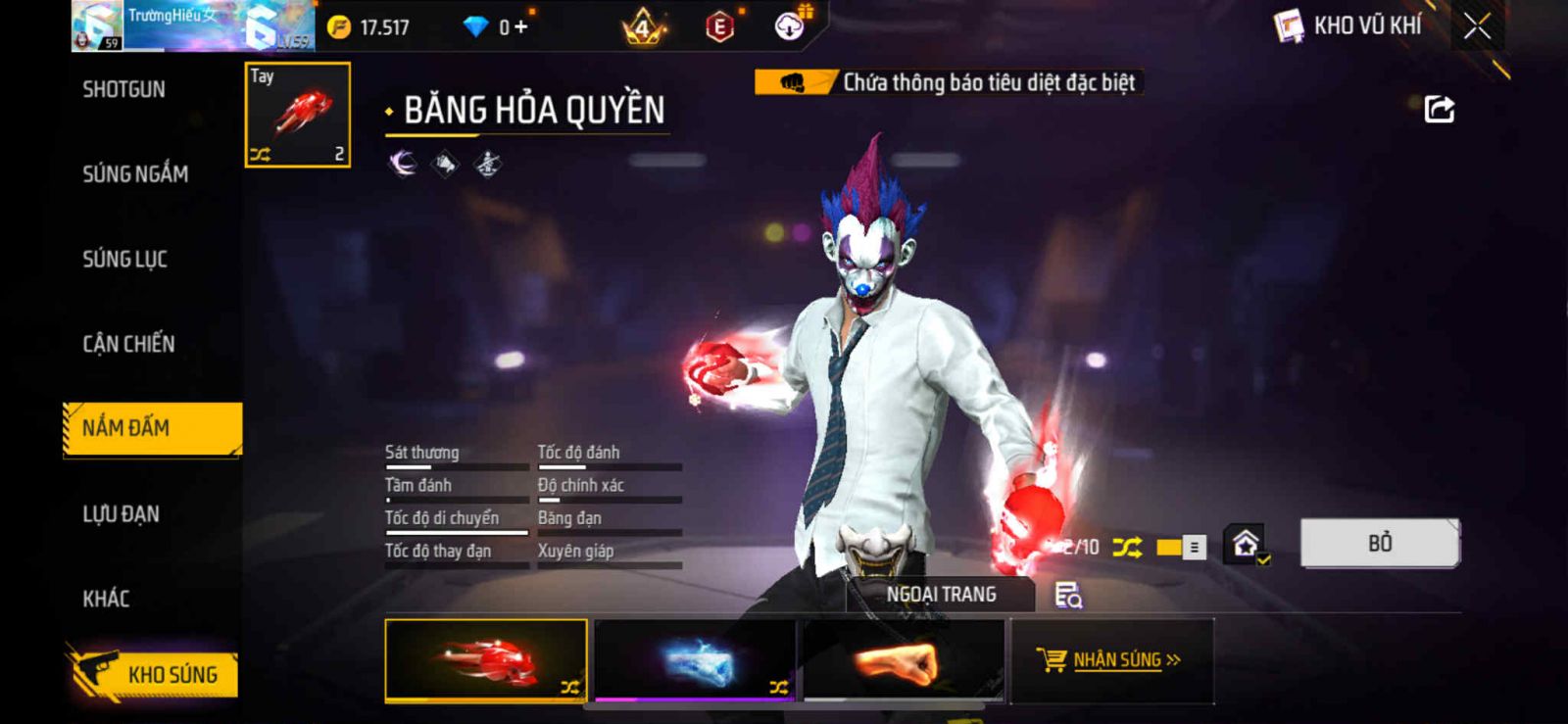This screenshot has width=1568, height=724.
Task: Close the Kho Vũ Khí screen
Action: (1477, 26)
